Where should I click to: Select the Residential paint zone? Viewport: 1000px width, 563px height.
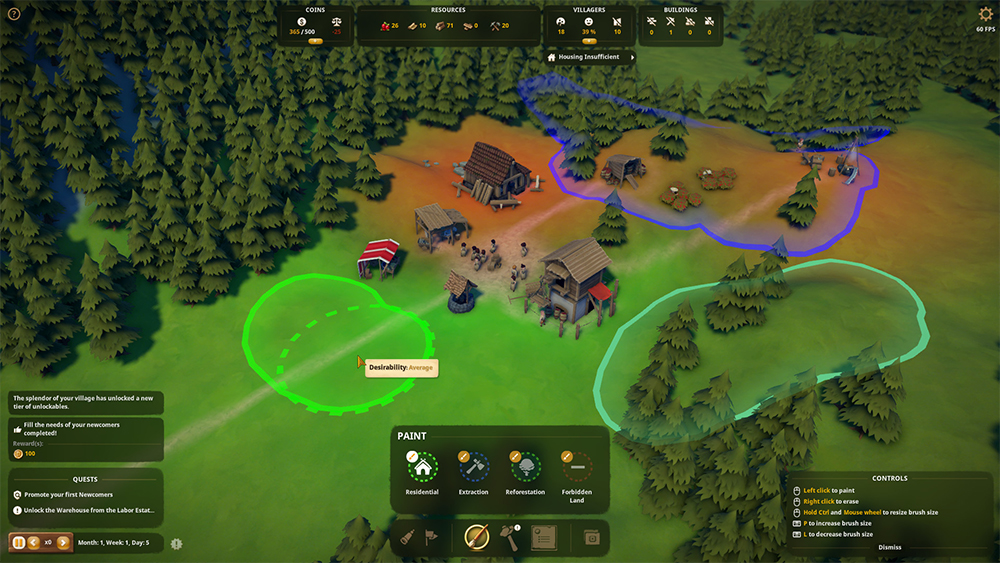[x=422, y=466]
